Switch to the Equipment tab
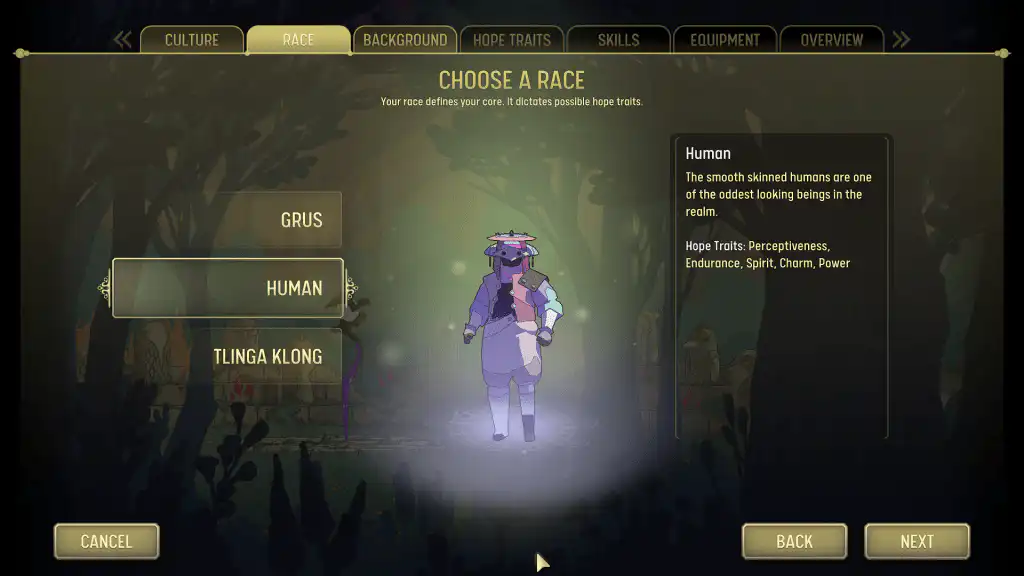The width and height of the screenshot is (1024, 576). click(x=725, y=40)
